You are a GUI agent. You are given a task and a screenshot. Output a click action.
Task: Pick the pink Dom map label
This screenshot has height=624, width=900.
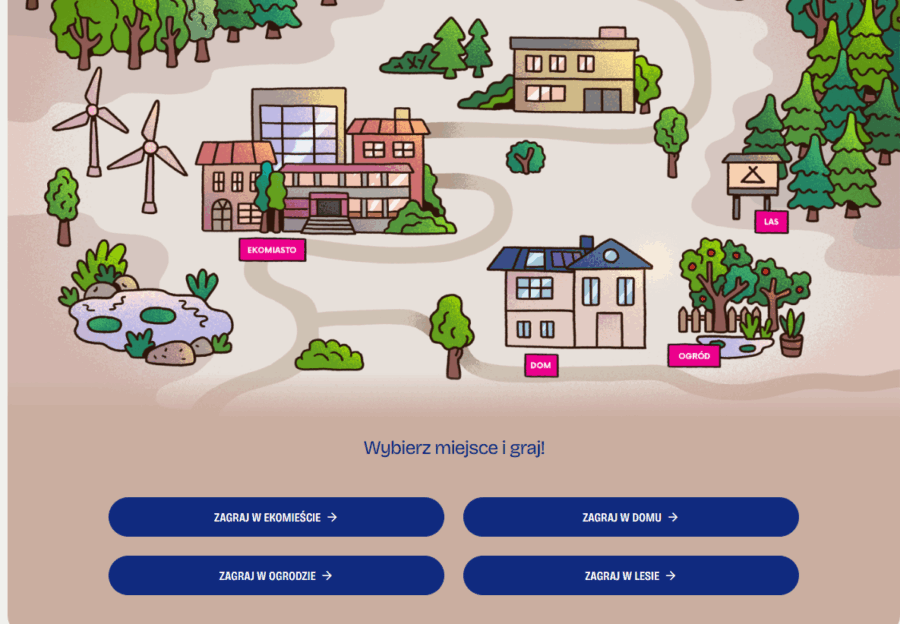tap(541, 366)
